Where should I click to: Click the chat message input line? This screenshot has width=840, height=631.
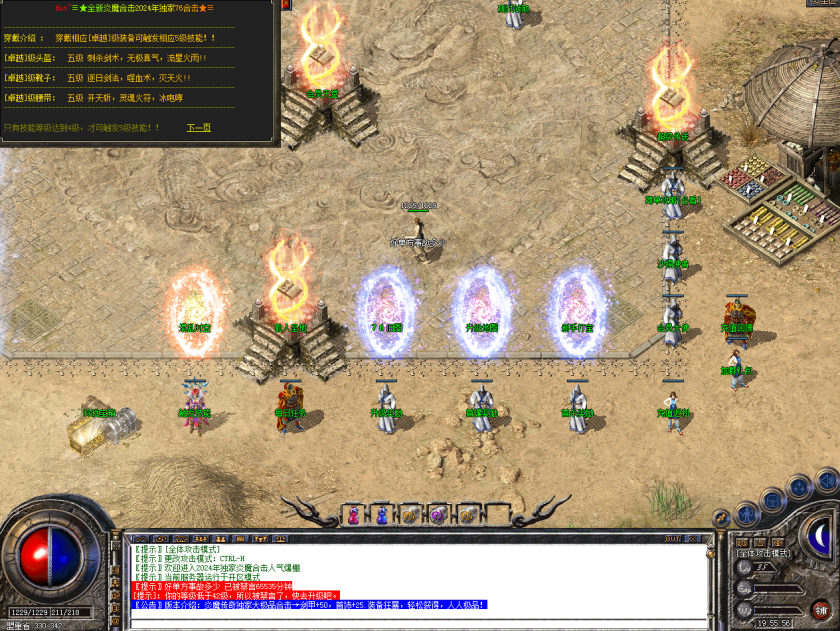coord(420,620)
